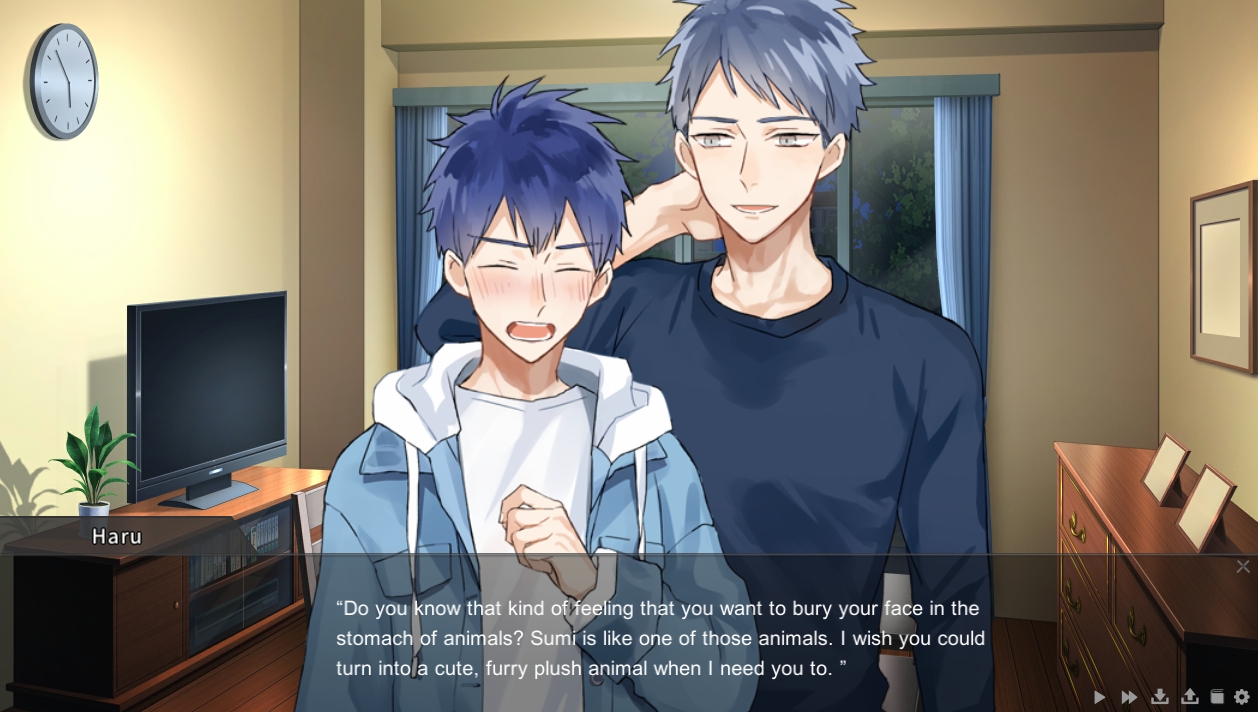The height and width of the screenshot is (712, 1258).
Task: Hide the dialogue box with the X
Action: (1242, 567)
